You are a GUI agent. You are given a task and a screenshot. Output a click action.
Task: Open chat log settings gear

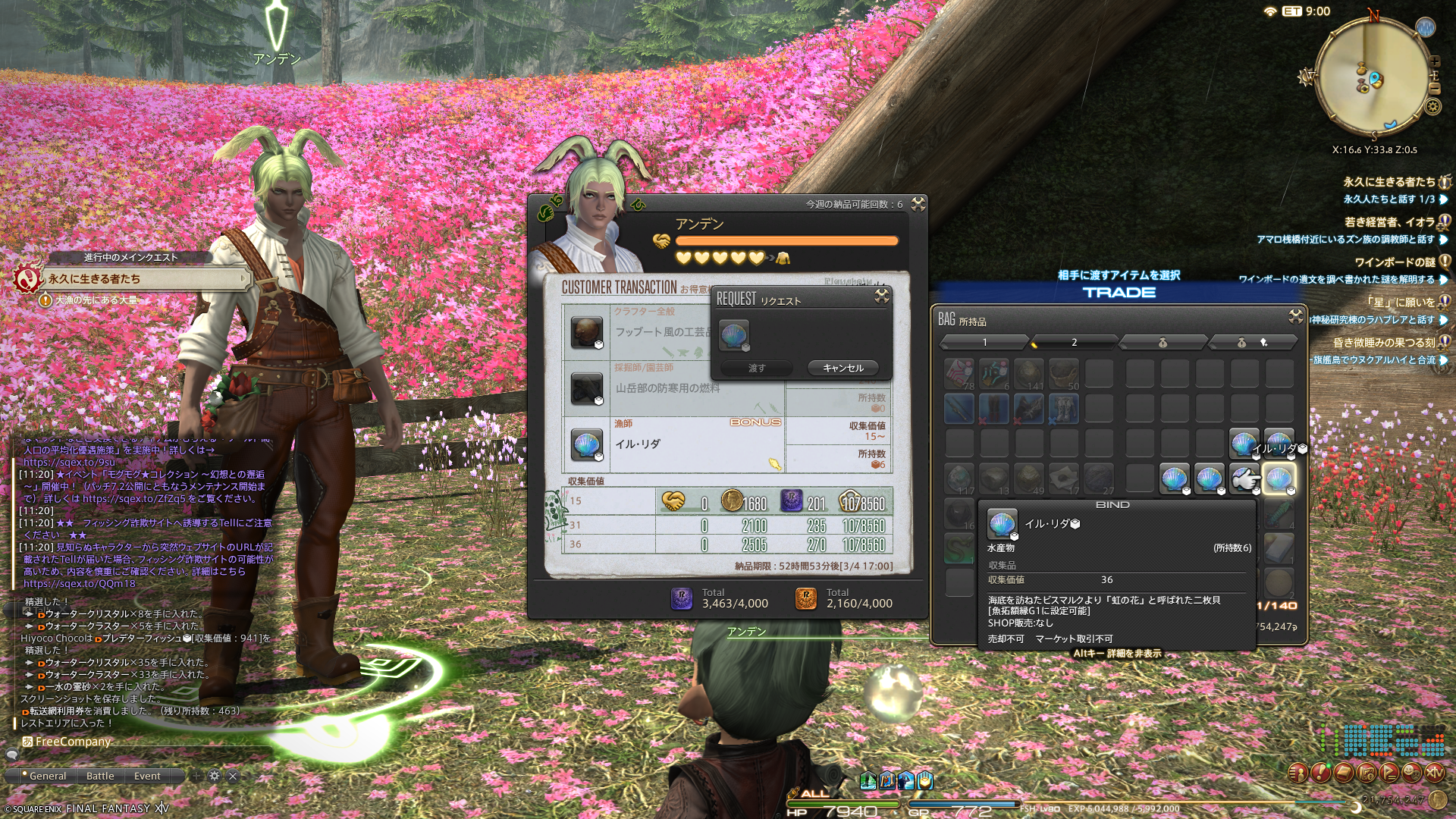click(215, 776)
